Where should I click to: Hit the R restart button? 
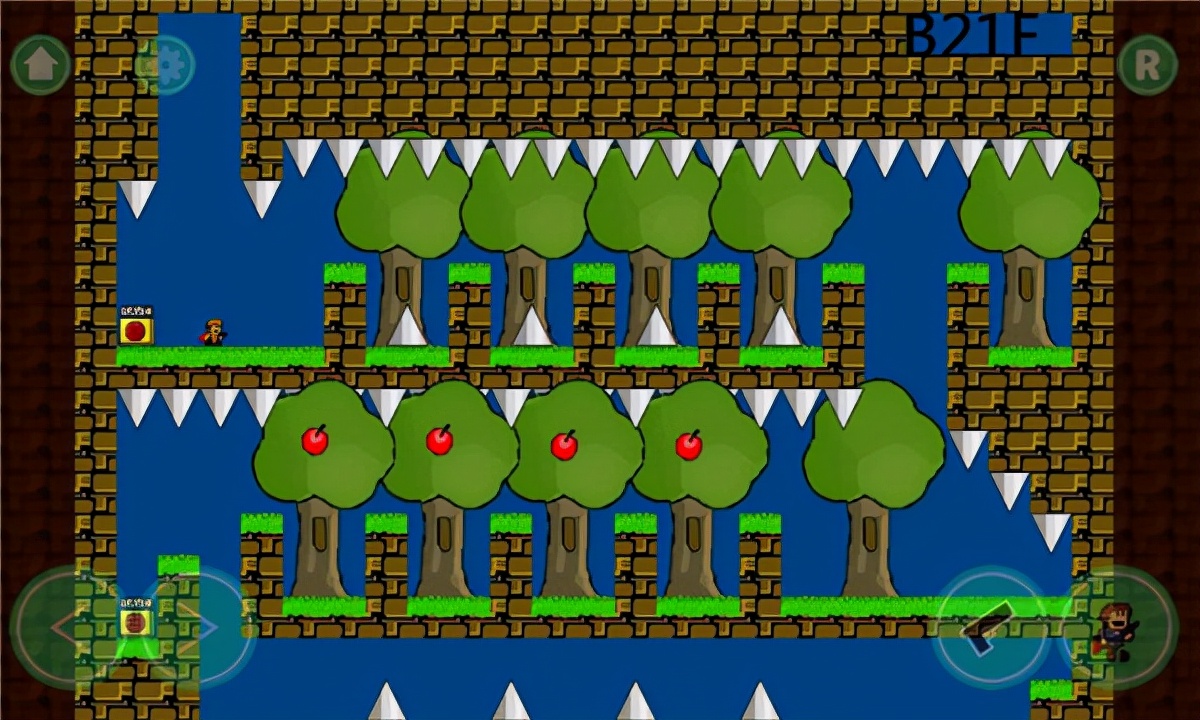(x=1147, y=65)
